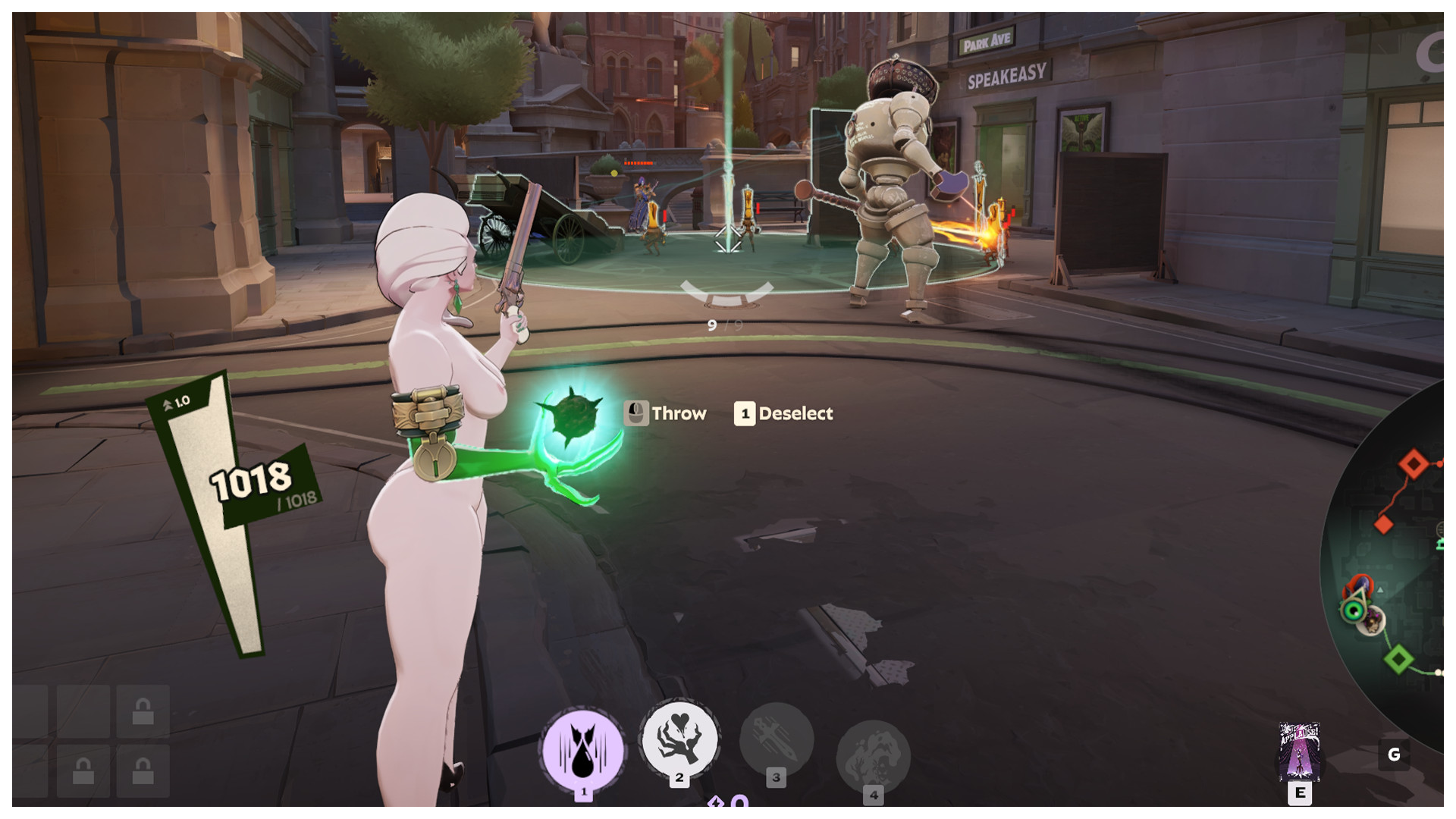The image size is (1456, 819).
Task: Use the Applause card item
Action: point(1299,752)
